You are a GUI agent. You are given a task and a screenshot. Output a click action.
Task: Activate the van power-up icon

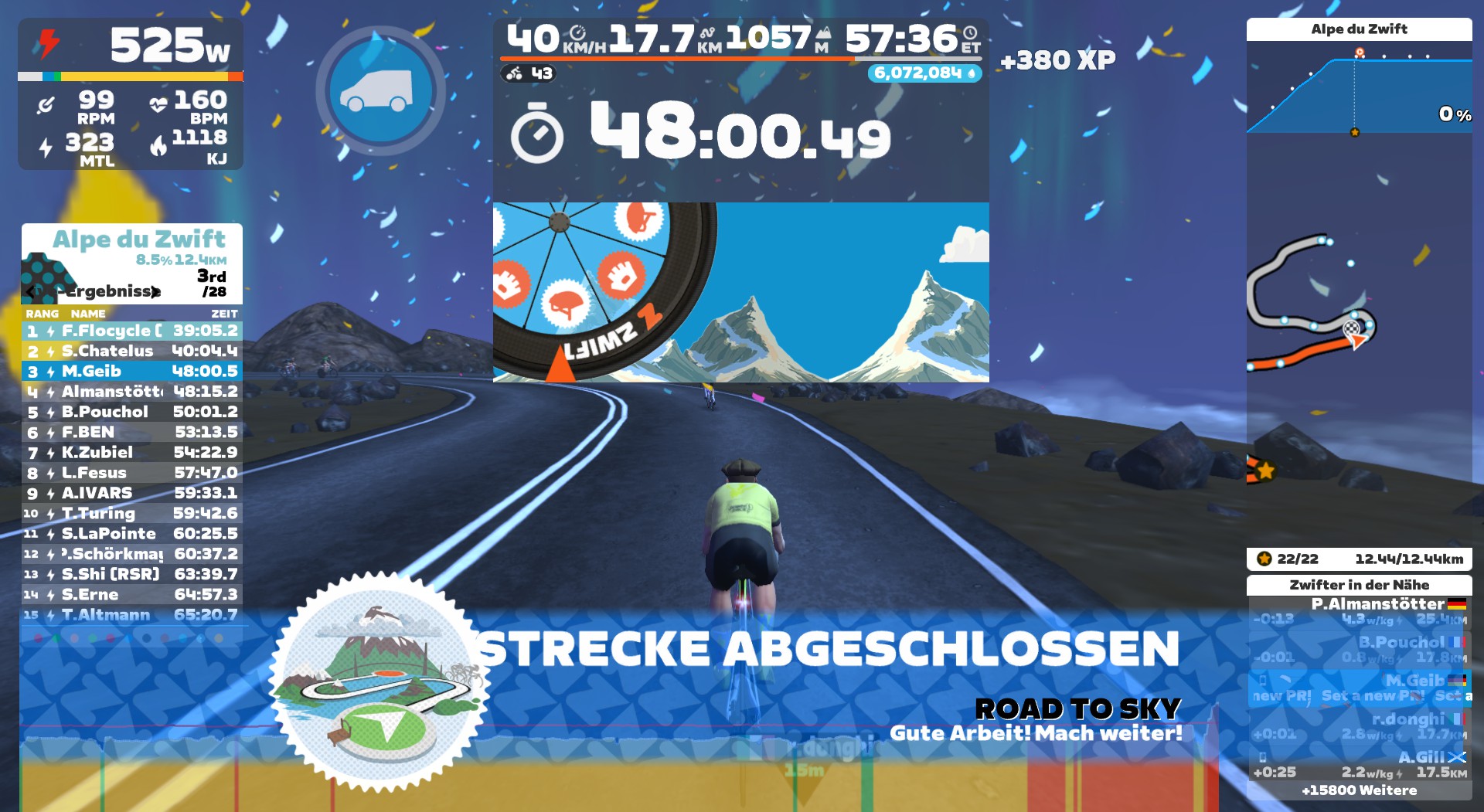[380, 90]
